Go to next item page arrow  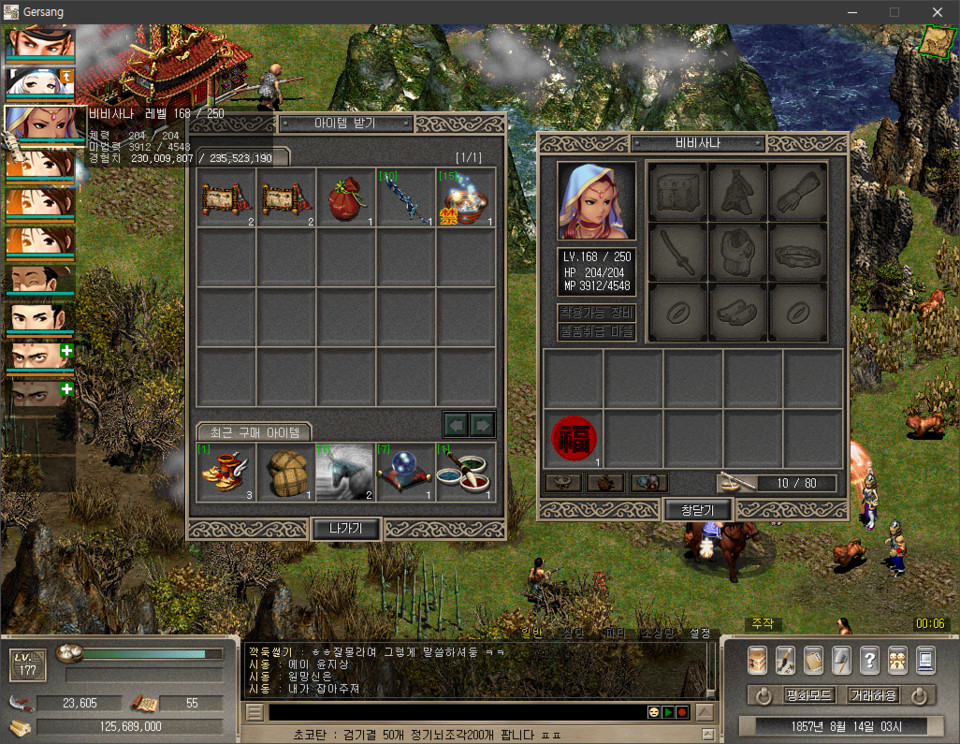483,425
